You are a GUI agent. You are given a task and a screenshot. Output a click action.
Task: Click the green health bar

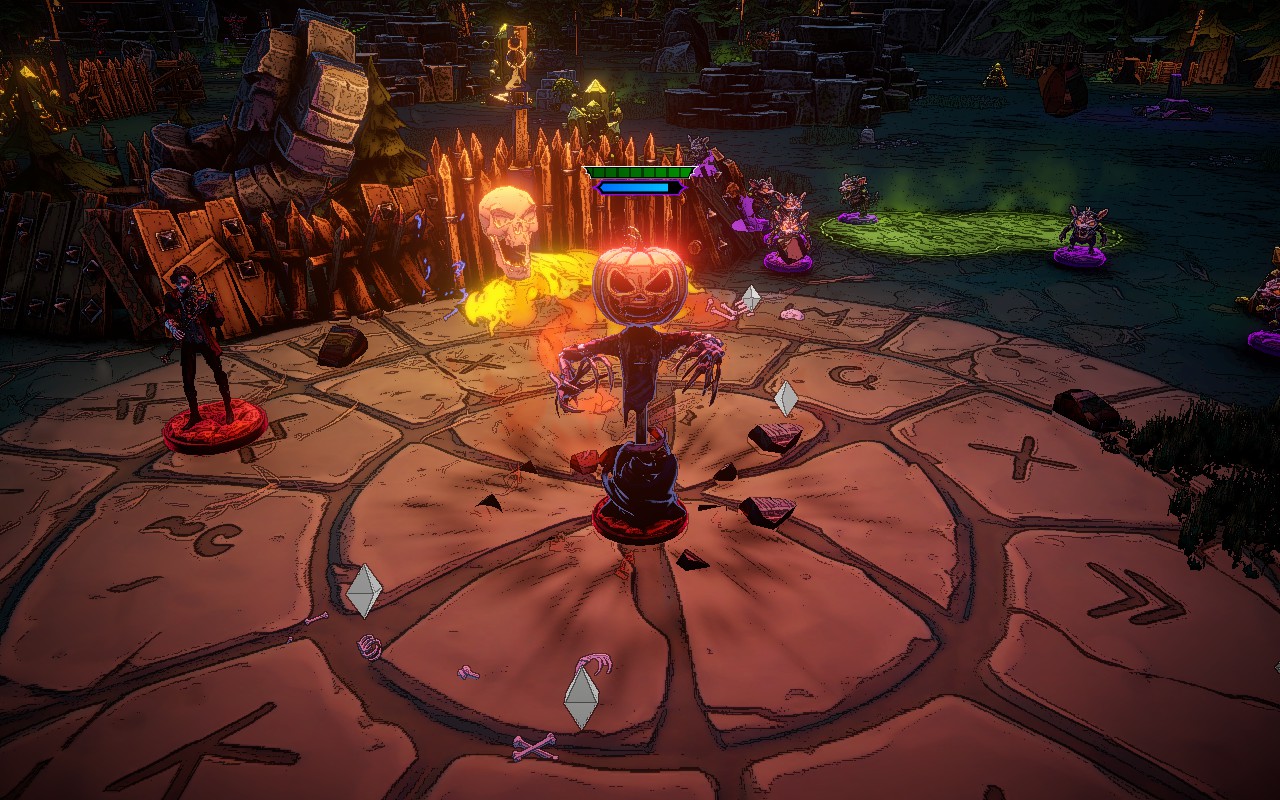[x=640, y=172]
